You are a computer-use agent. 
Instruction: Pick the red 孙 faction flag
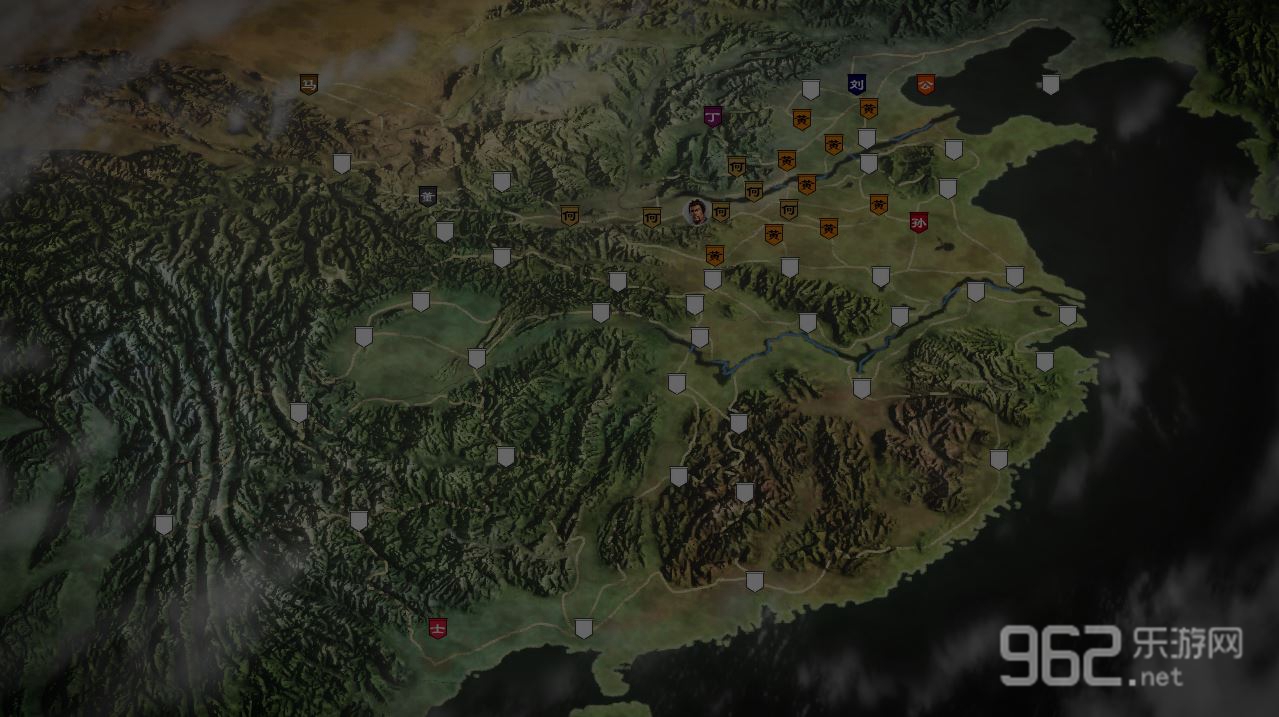click(918, 222)
